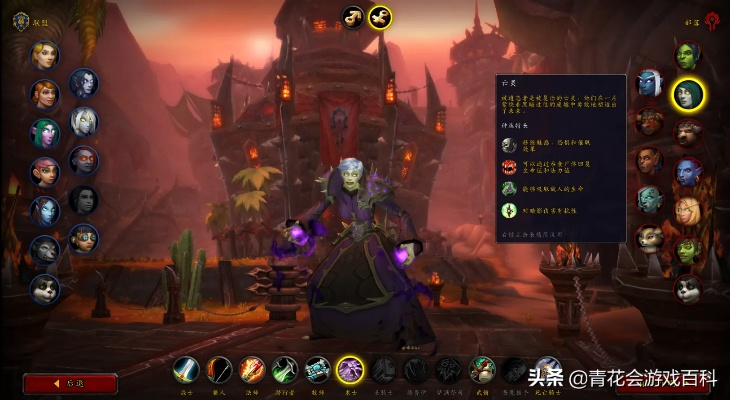Choose the Human race portrait
730x400 pixels.
pyautogui.click(x=45, y=55)
